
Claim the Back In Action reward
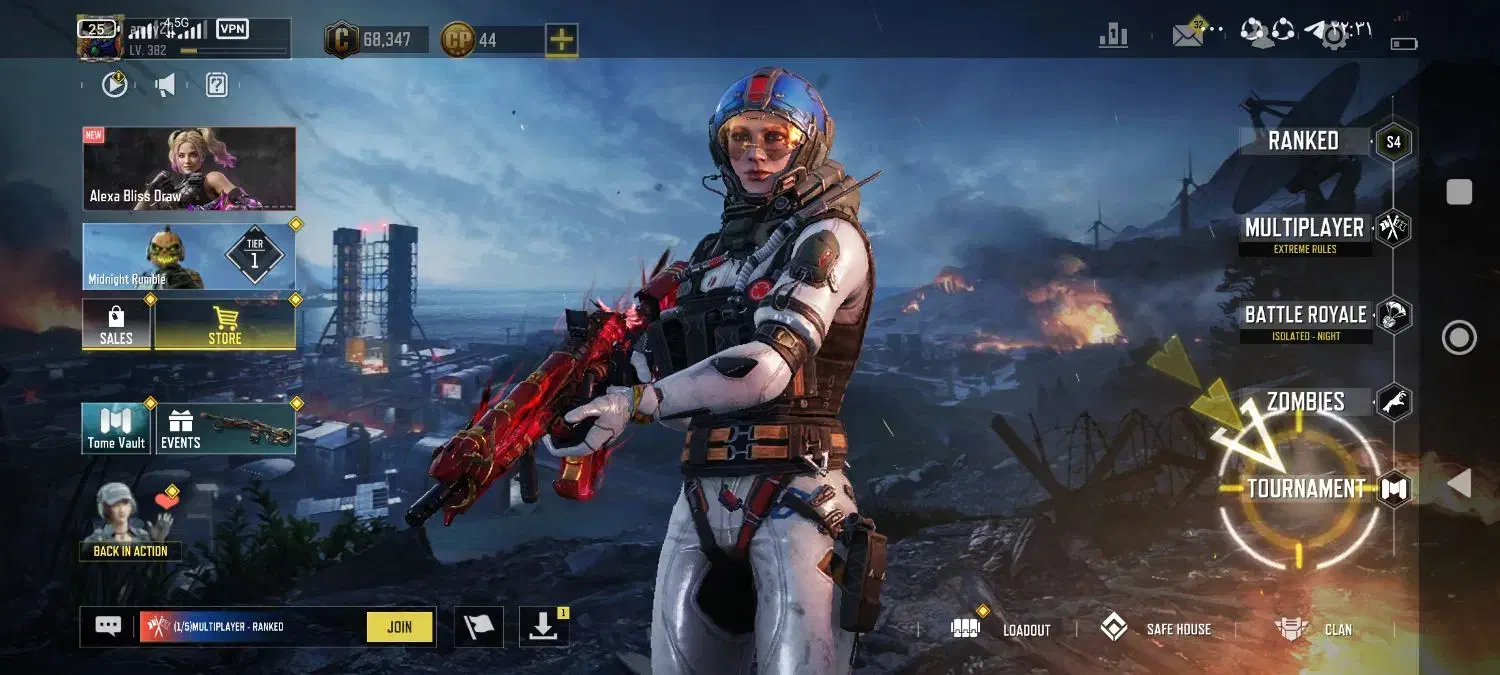pos(130,520)
